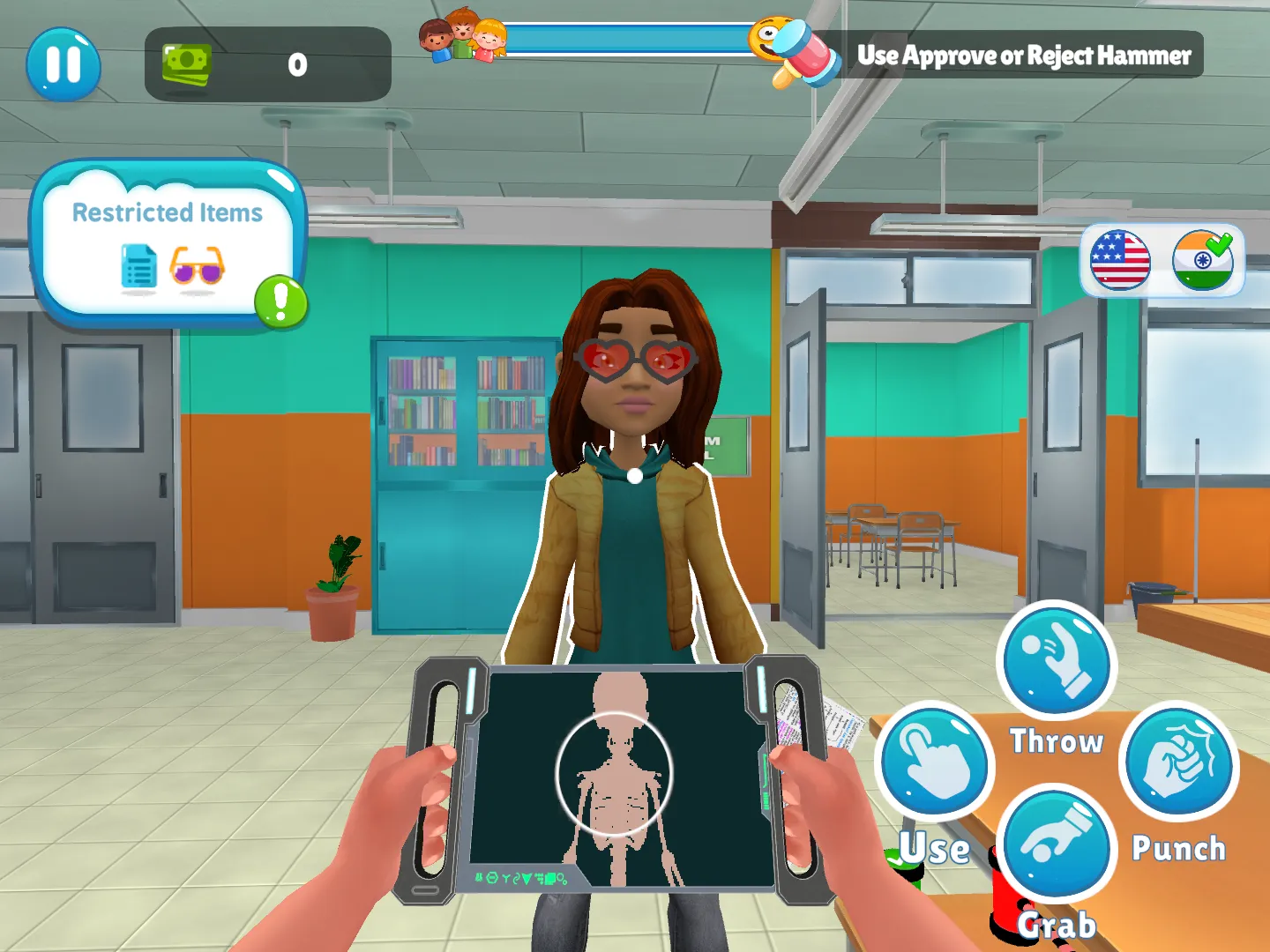Viewport: 1270px width, 952px height.
Task: Tap the Grab action button
Action: tap(1057, 844)
